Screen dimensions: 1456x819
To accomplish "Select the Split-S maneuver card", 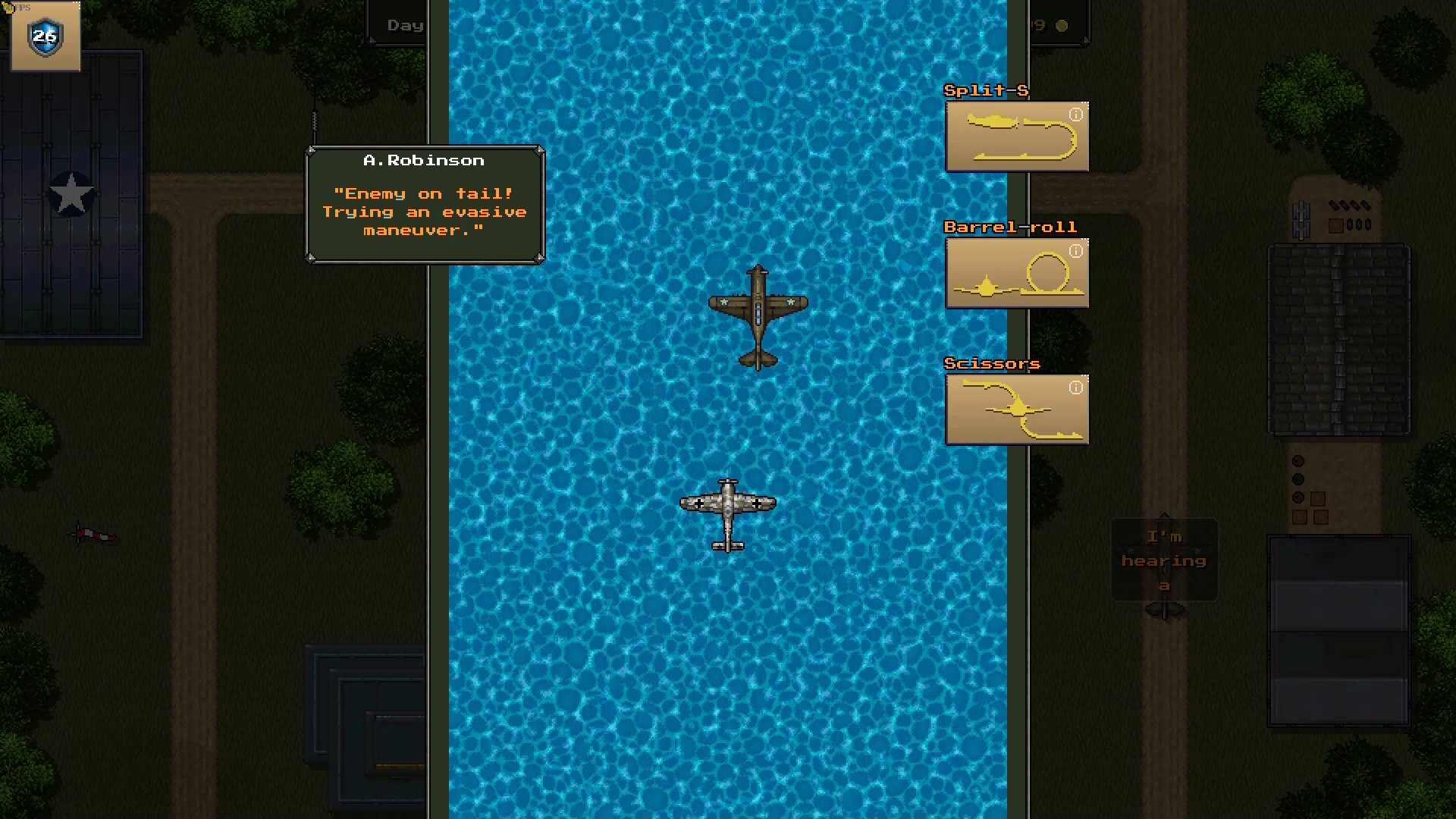I will coord(1018,136).
